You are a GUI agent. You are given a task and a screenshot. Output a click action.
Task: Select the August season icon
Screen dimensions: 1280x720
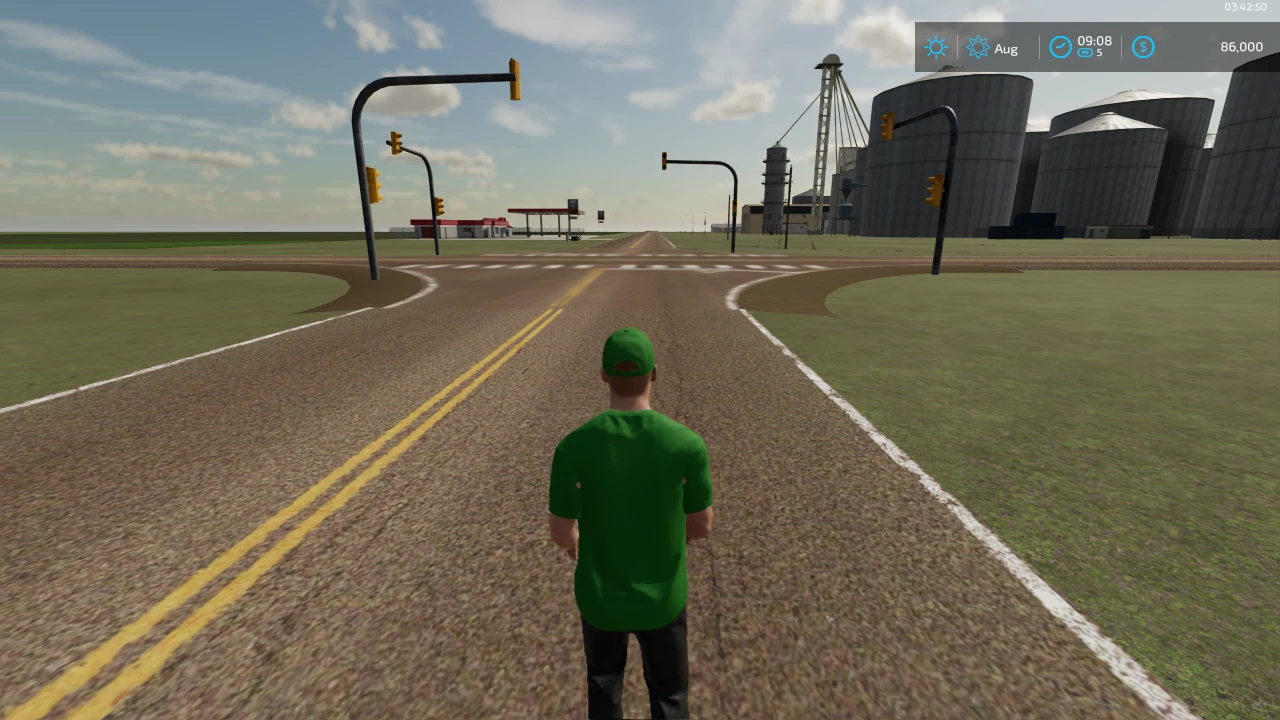[x=978, y=47]
